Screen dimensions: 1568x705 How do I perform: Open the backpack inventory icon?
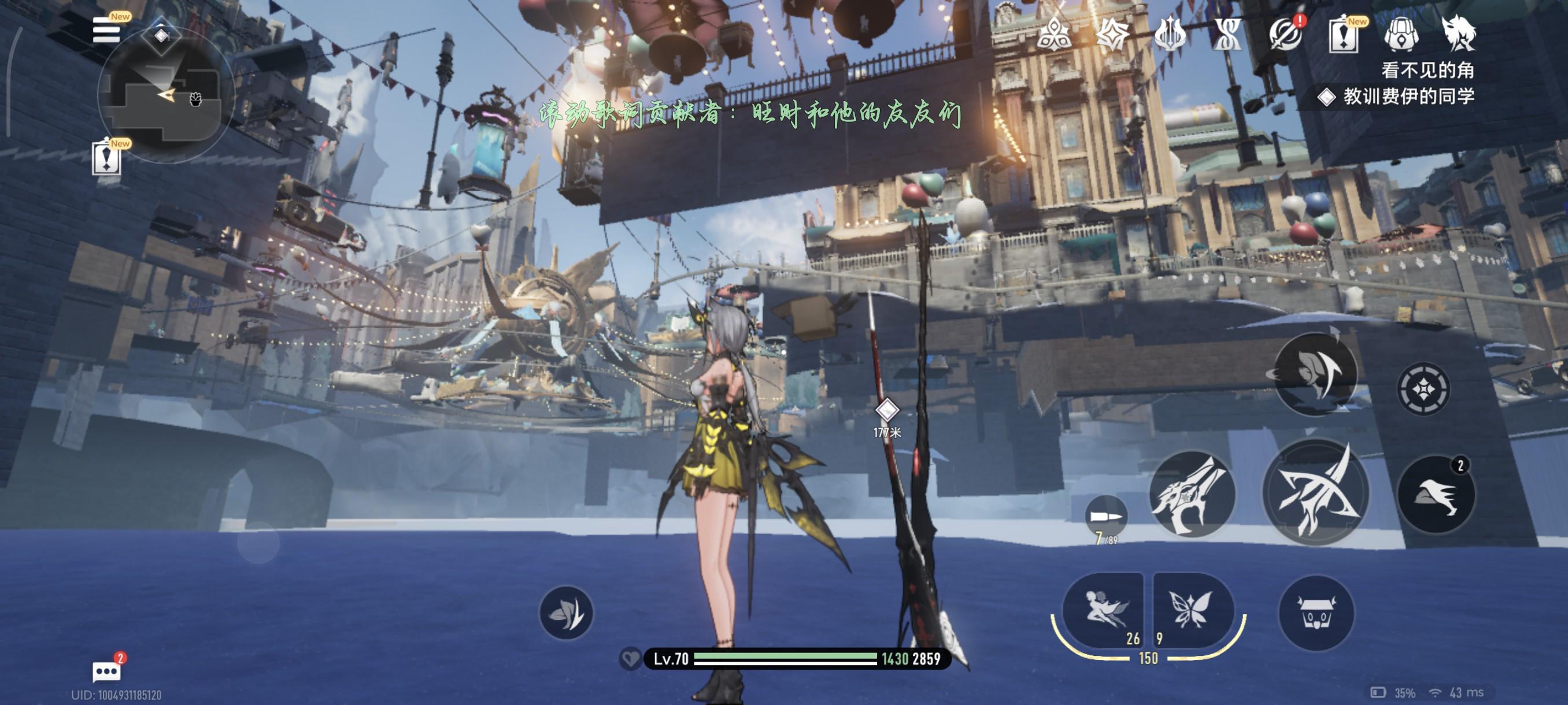coord(1401,34)
